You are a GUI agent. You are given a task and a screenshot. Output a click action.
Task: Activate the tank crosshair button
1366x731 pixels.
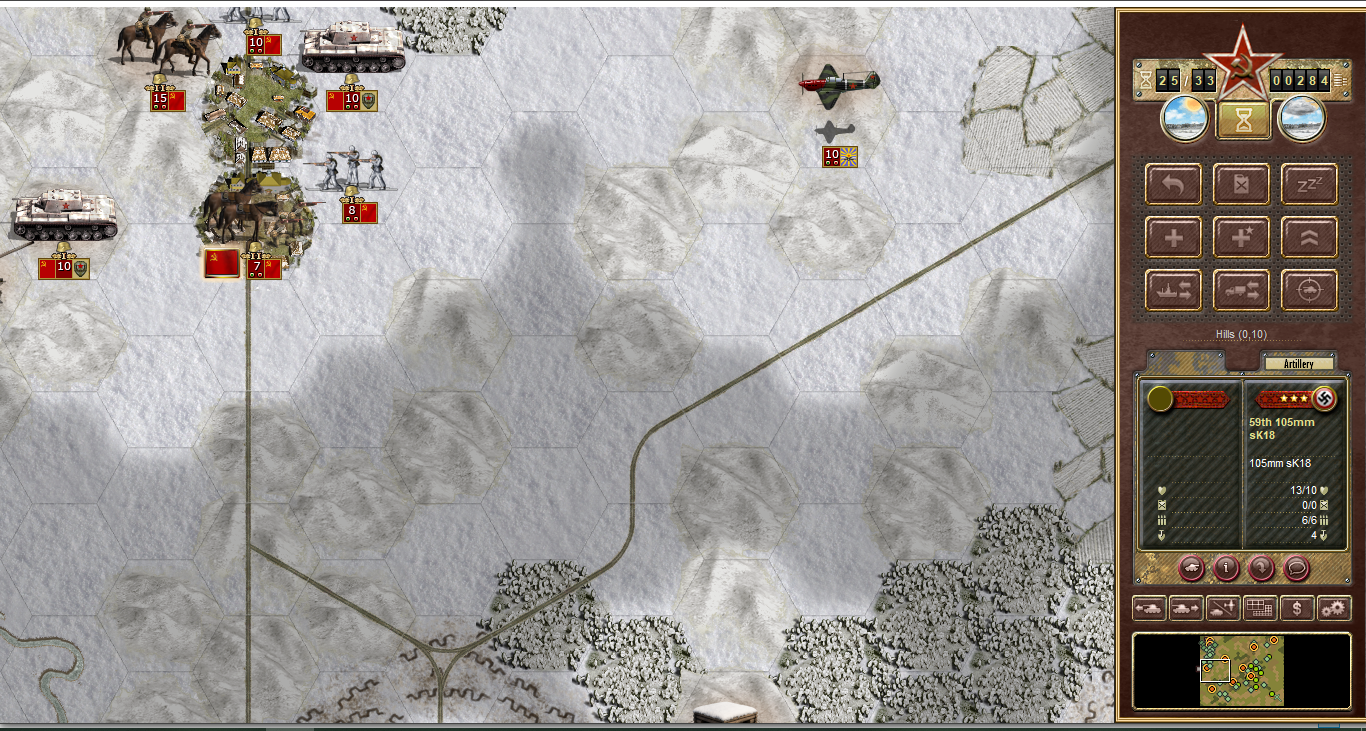pyautogui.click(x=1309, y=290)
